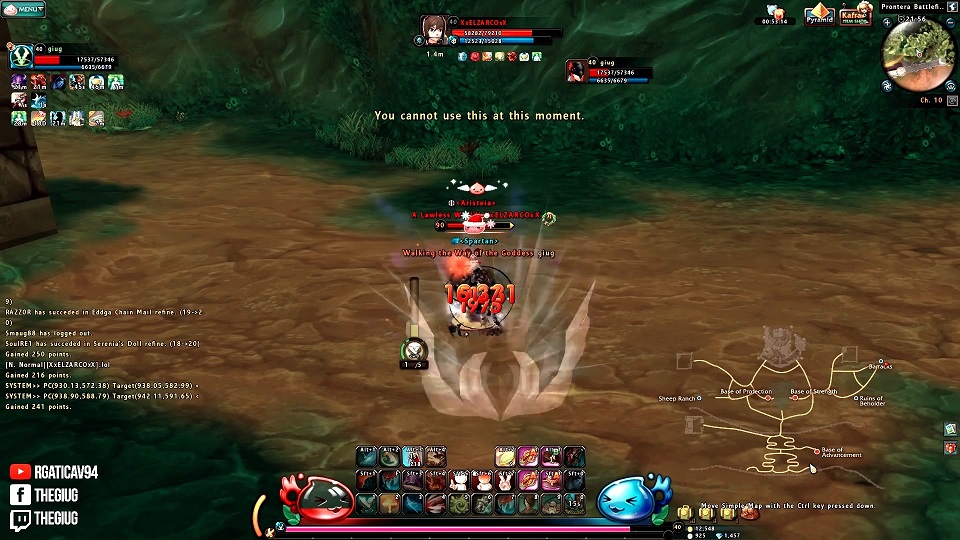Click the Ch. 10 channel button
The image size is (960, 540).
[x=931, y=100]
